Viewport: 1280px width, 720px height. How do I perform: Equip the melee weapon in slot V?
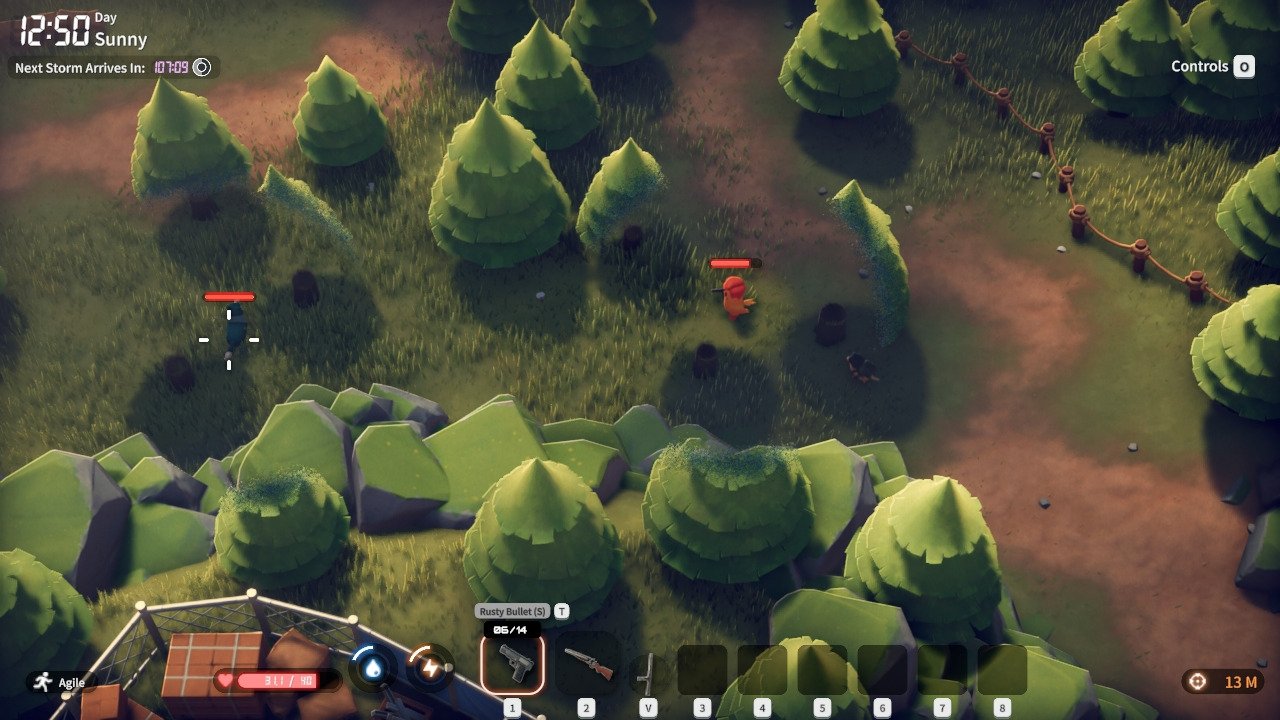(648, 670)
